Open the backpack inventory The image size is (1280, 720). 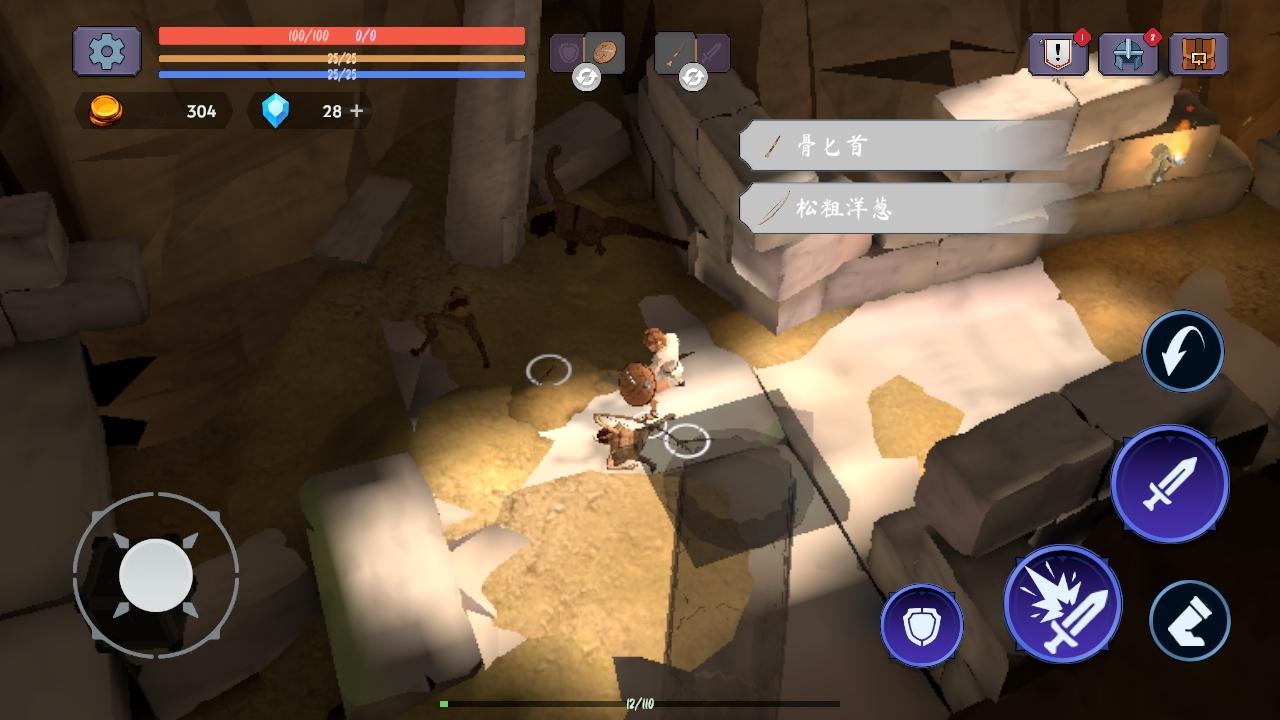pyautogui.click(x=1198, y=54)
